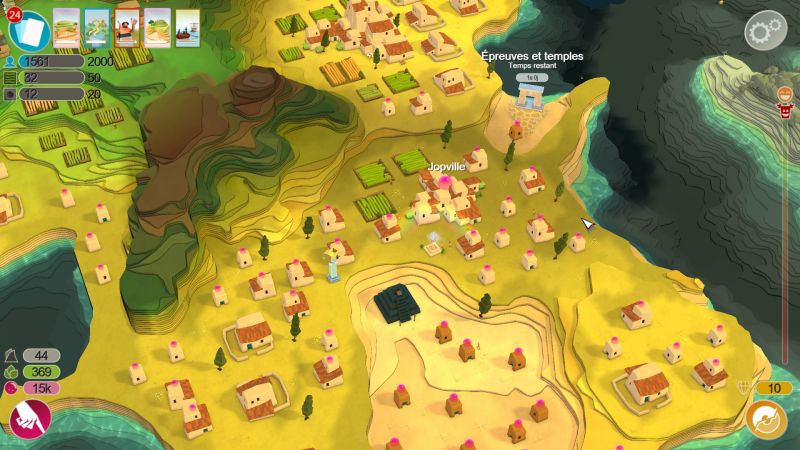Choose the blue river landscape card
This screenshot has width=800, height=450.
pyautogui.click(x=98, y=26)
